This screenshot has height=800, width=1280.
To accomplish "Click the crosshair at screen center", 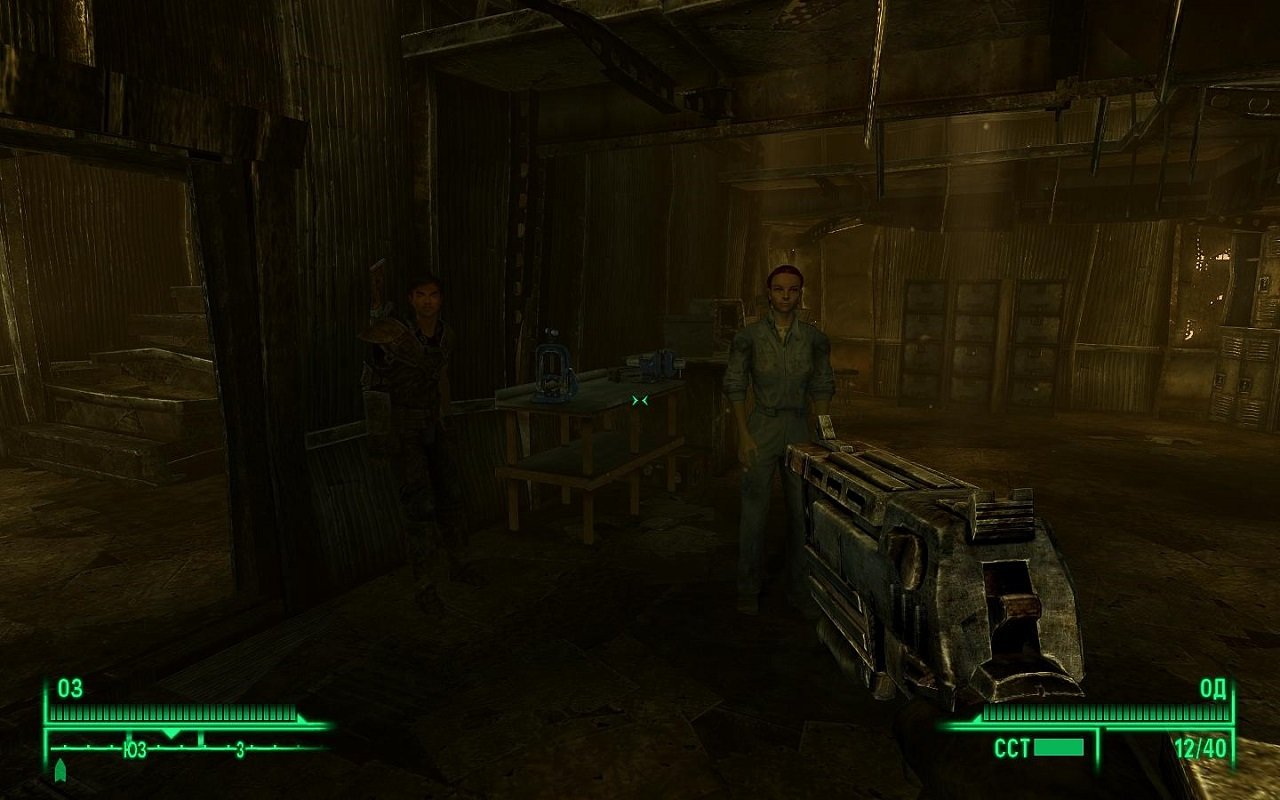I will coord(640,400).
